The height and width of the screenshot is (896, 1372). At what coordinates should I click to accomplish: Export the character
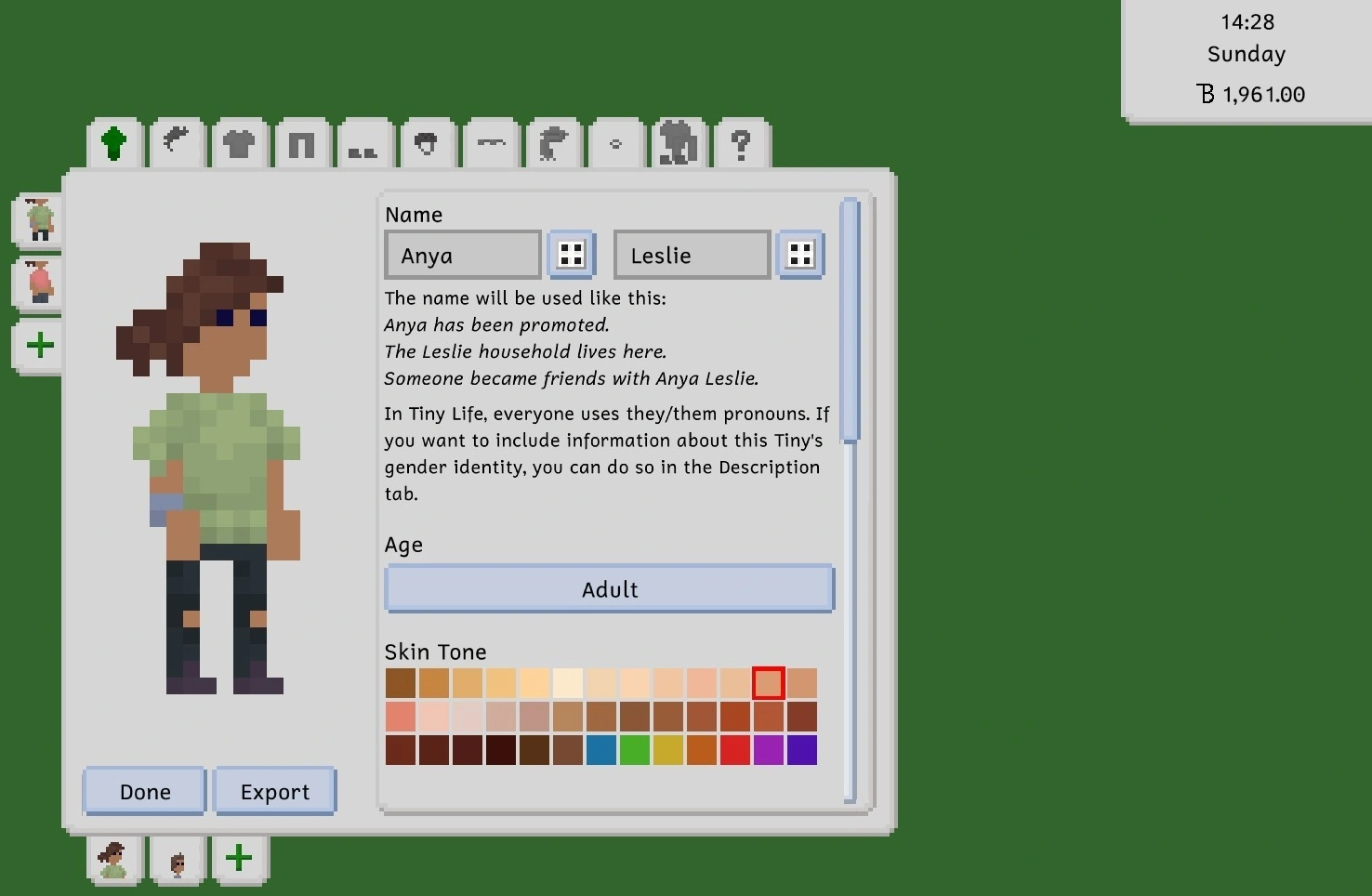[275, 791]
